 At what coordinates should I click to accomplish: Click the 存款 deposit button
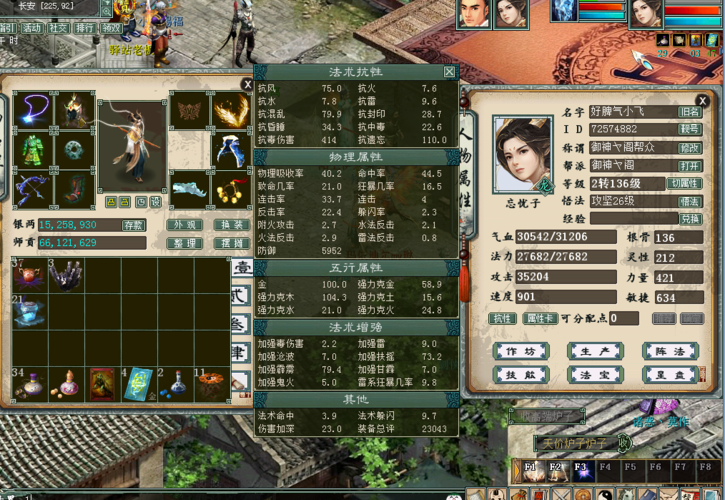coord(133,226)
